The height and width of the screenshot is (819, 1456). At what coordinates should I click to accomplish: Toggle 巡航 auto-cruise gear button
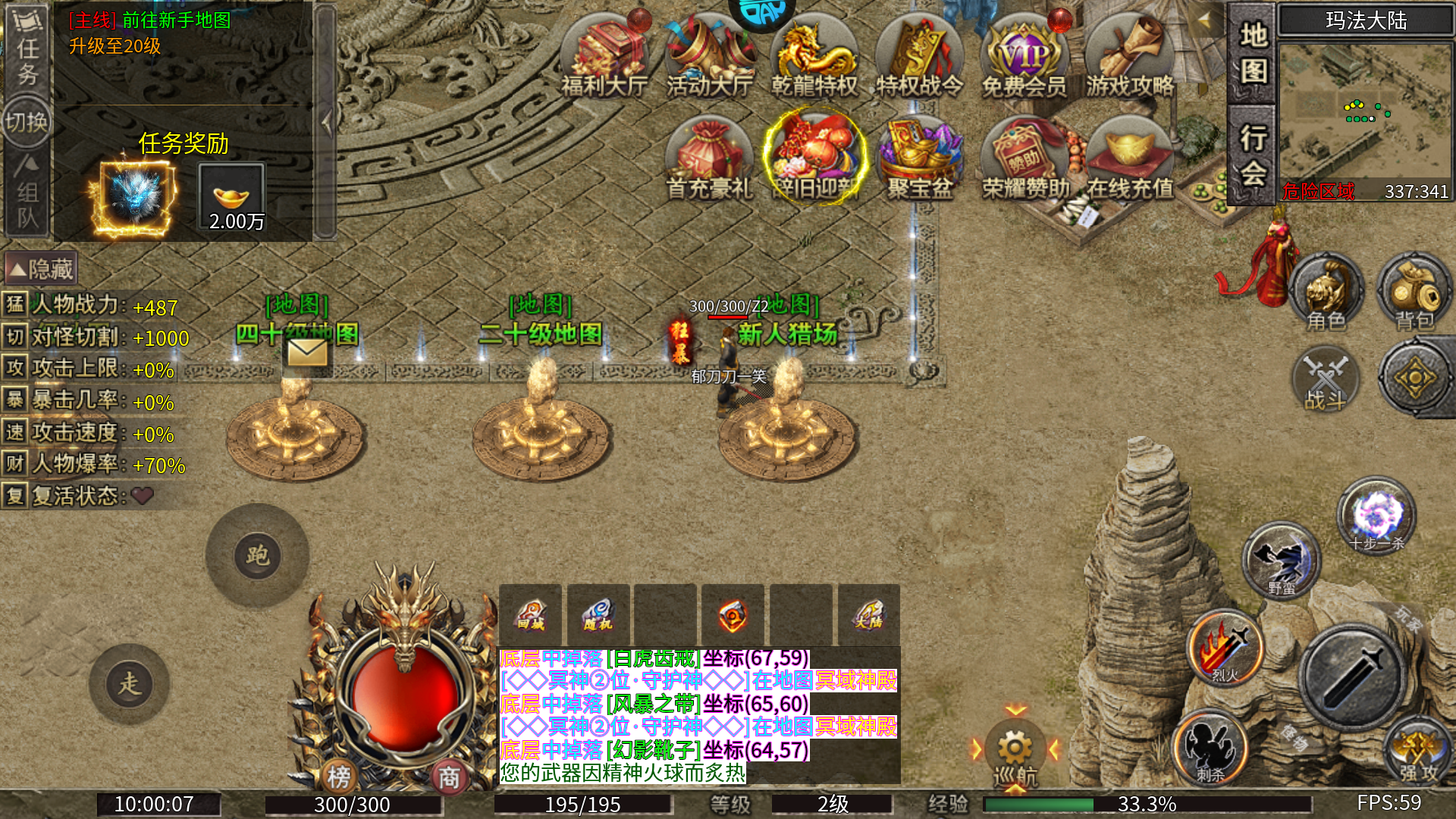tap(1015, 752)
